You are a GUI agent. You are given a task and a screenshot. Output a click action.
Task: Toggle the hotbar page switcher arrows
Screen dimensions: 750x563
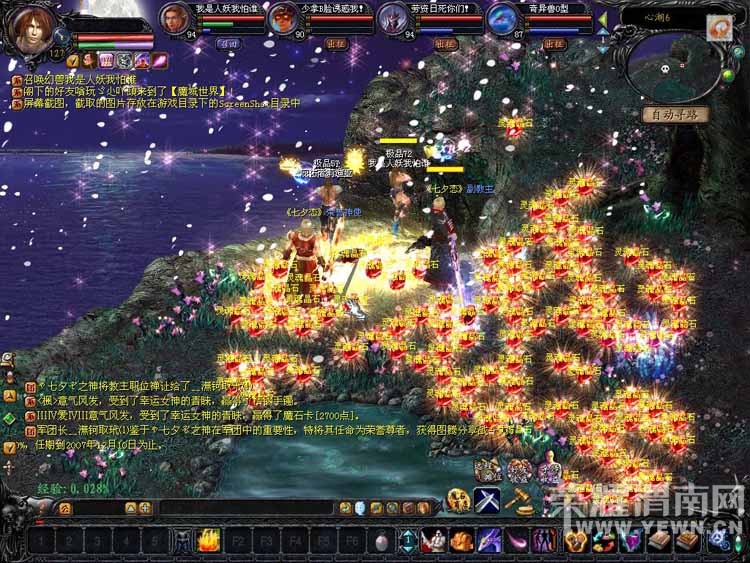(x=408, y=541)
